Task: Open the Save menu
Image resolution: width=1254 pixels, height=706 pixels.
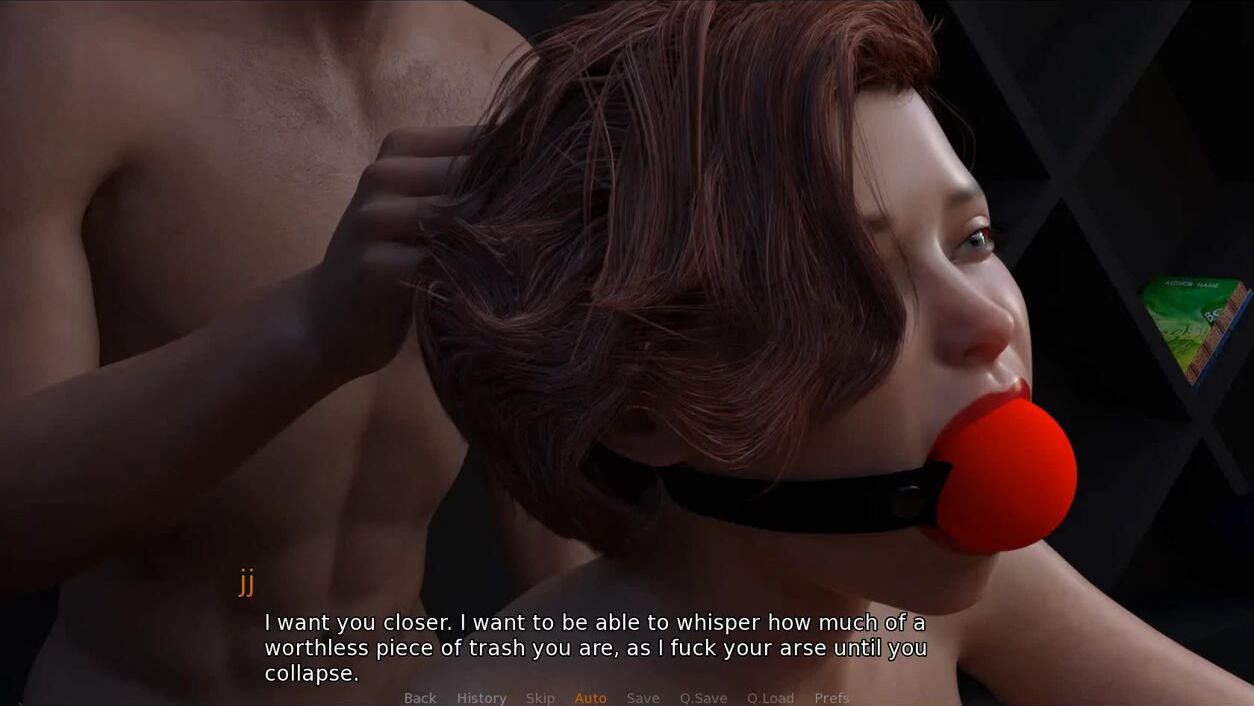Action: pyautogui.click(x=643, y=698)
